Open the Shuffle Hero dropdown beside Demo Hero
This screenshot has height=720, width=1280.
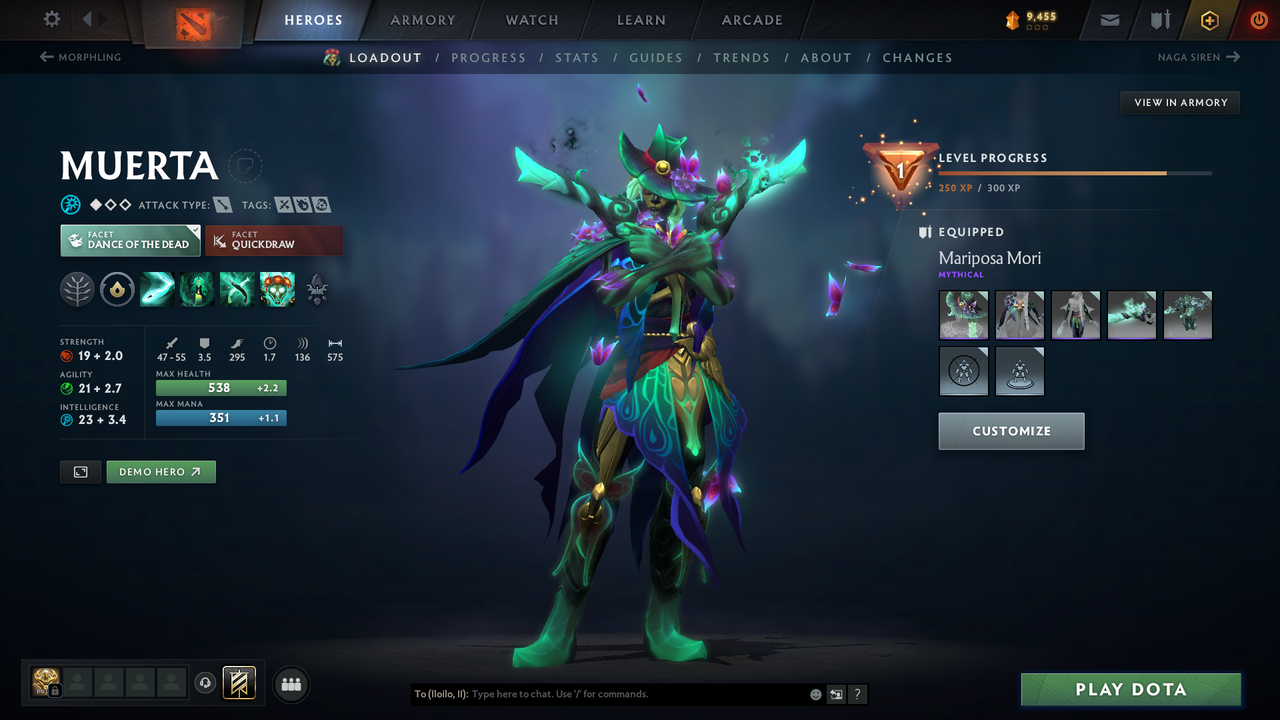(80, 471)
